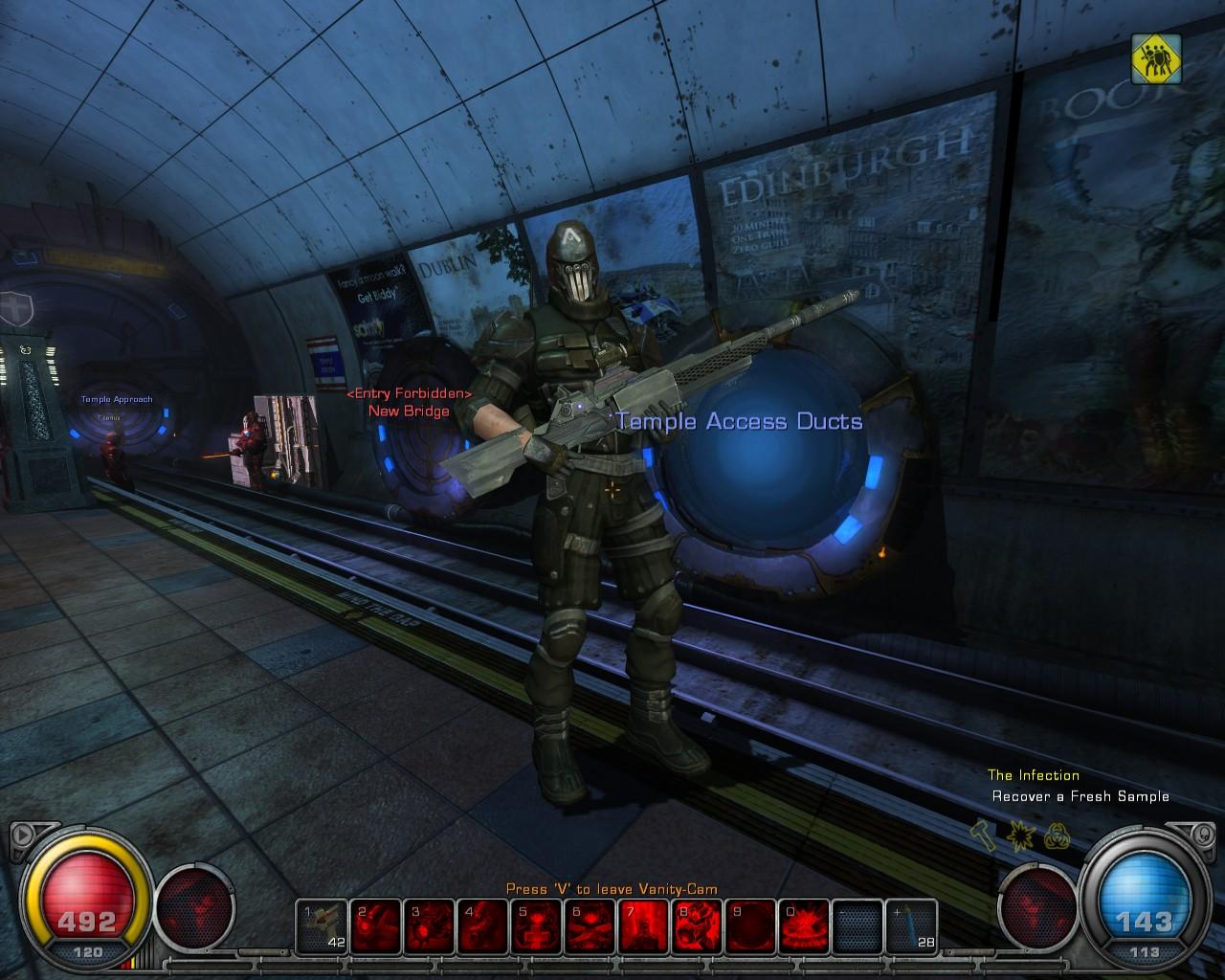Viewport: 1225px width, 980px height.
Task: Select The Infection quest tracker entry
Action: pyautogui.click(x=1033, y=775)
